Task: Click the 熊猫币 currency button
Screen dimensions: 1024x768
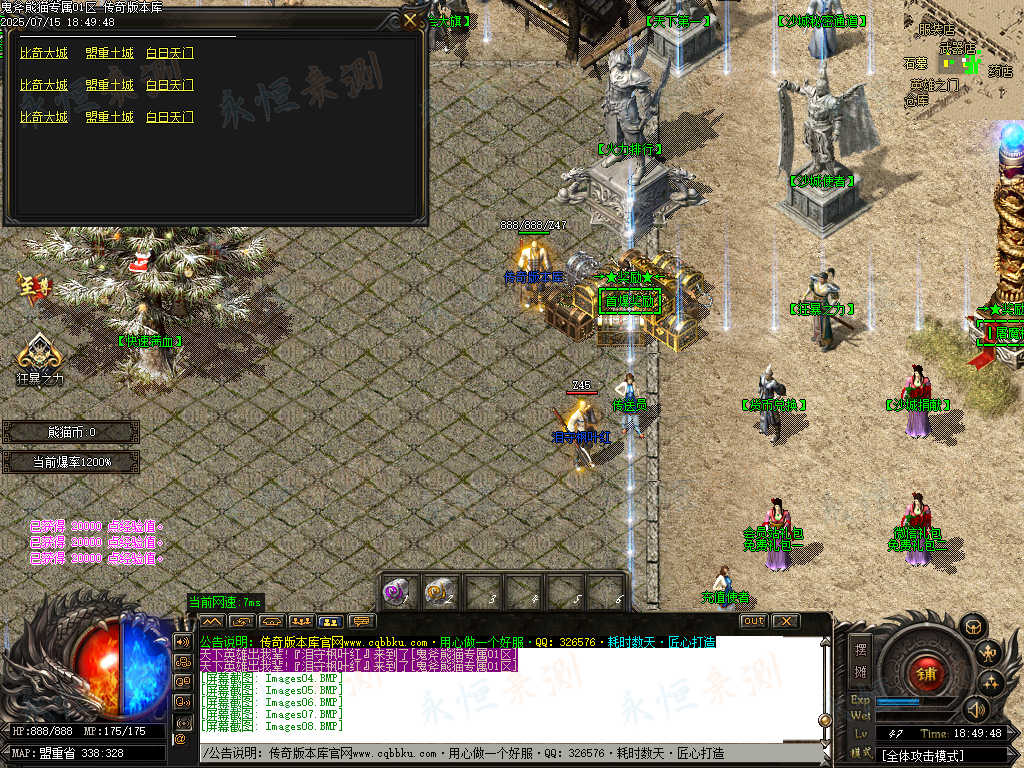Action: (71, 432)
